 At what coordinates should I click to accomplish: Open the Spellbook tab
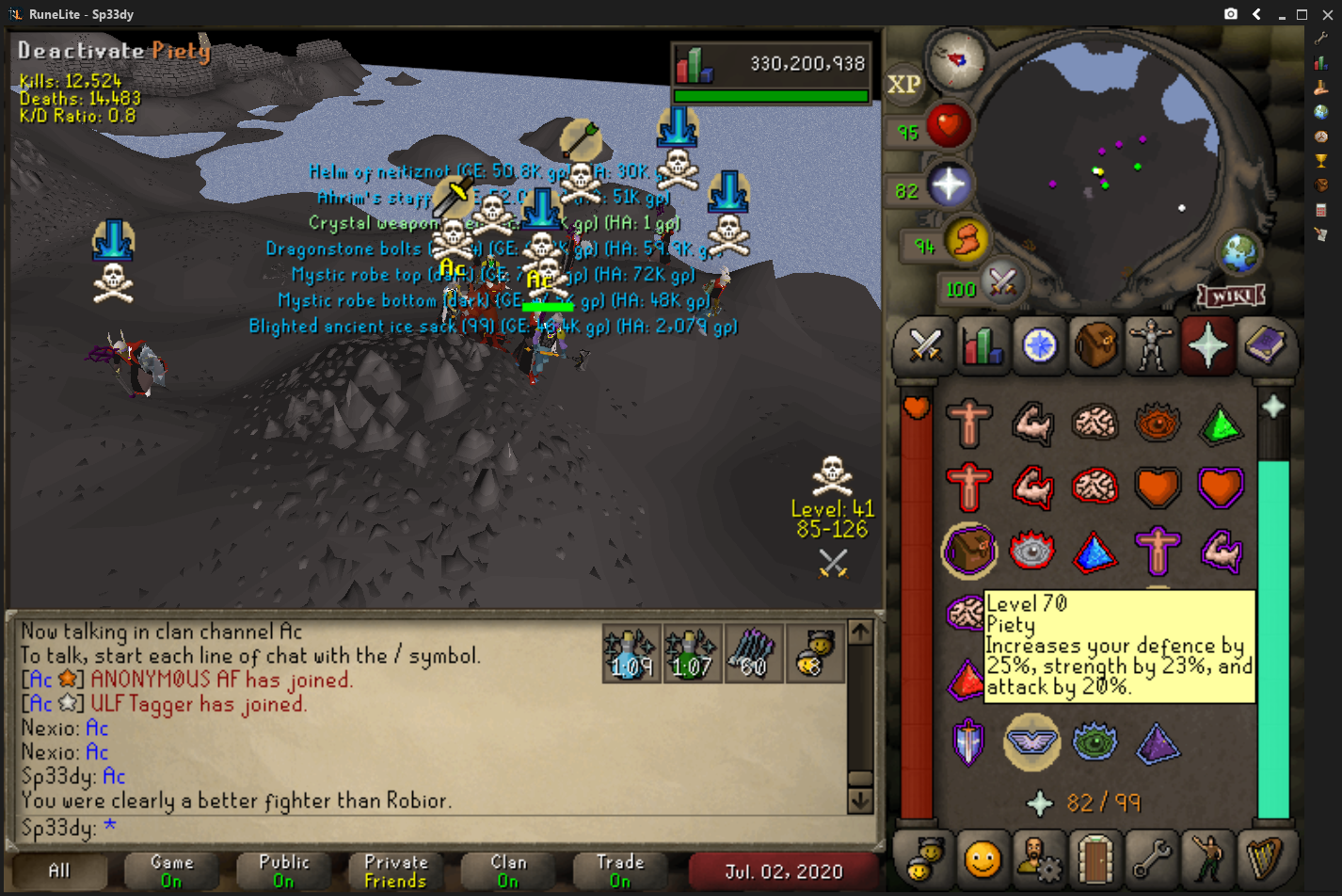tap(1265, 346)
